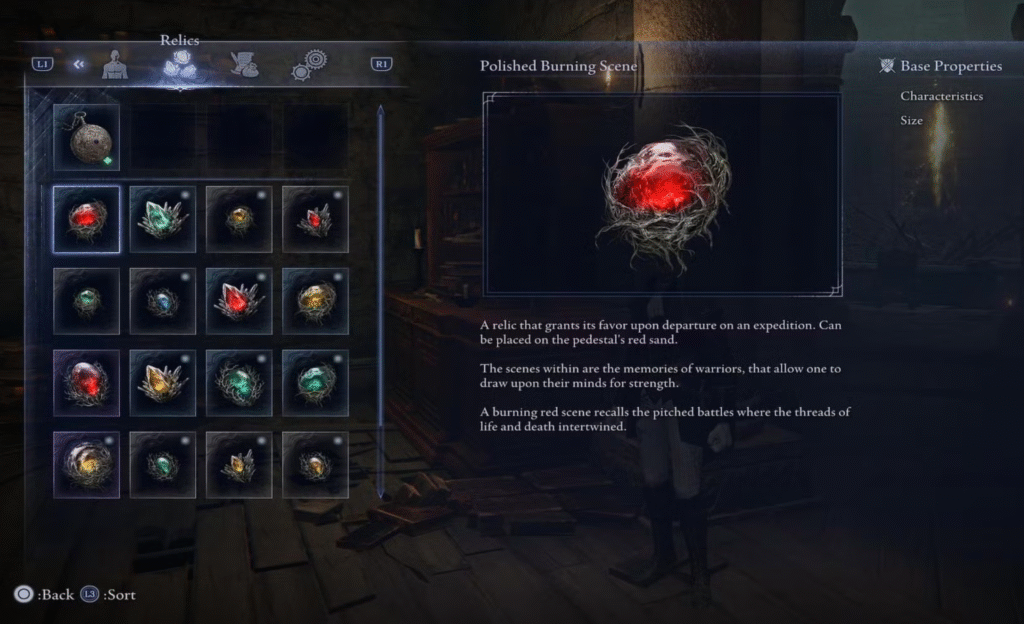Select the highlighted Polished Burning Scene relic

(86, 219)
